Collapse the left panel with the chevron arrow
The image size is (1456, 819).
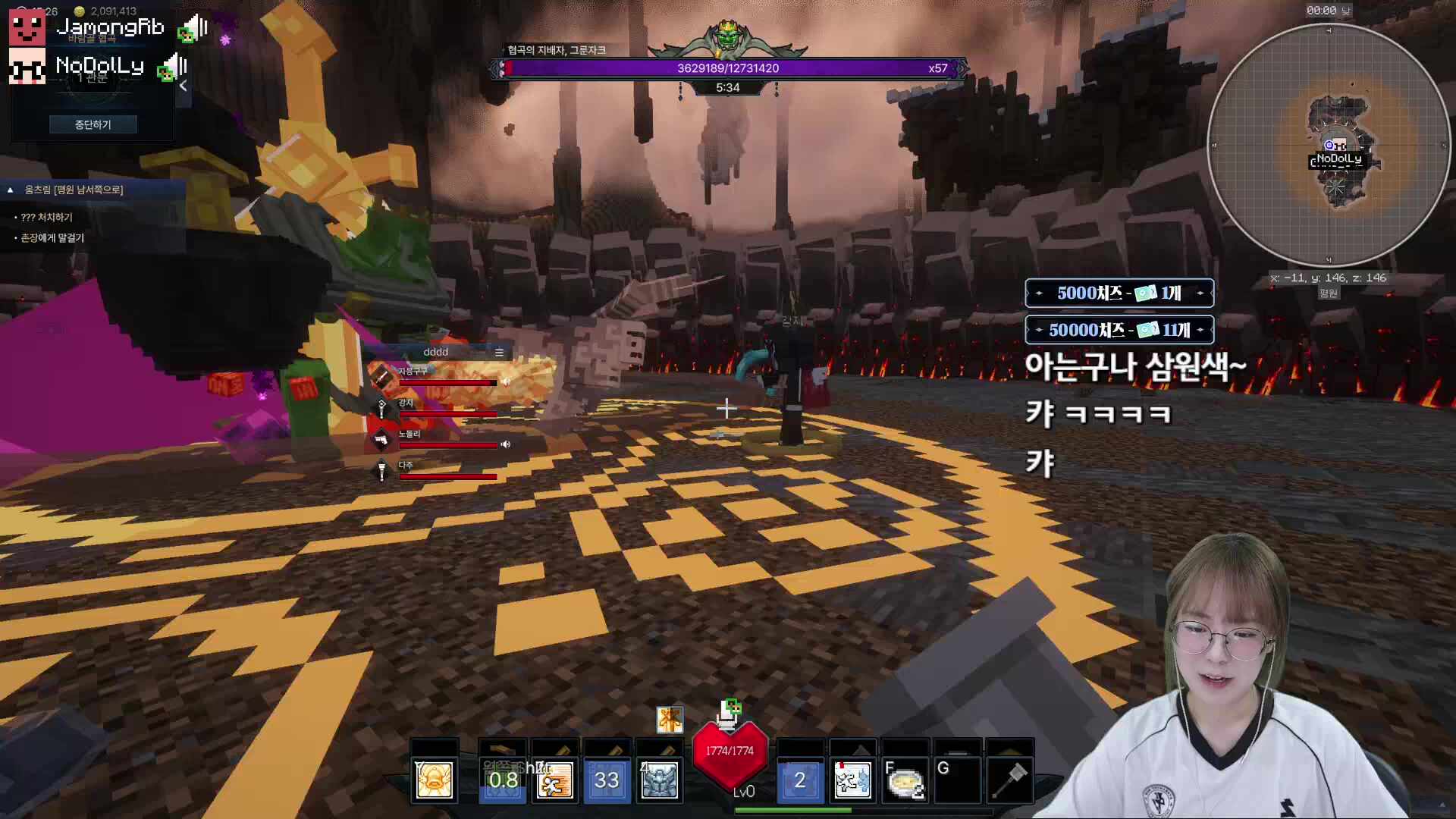pos(183,86)
